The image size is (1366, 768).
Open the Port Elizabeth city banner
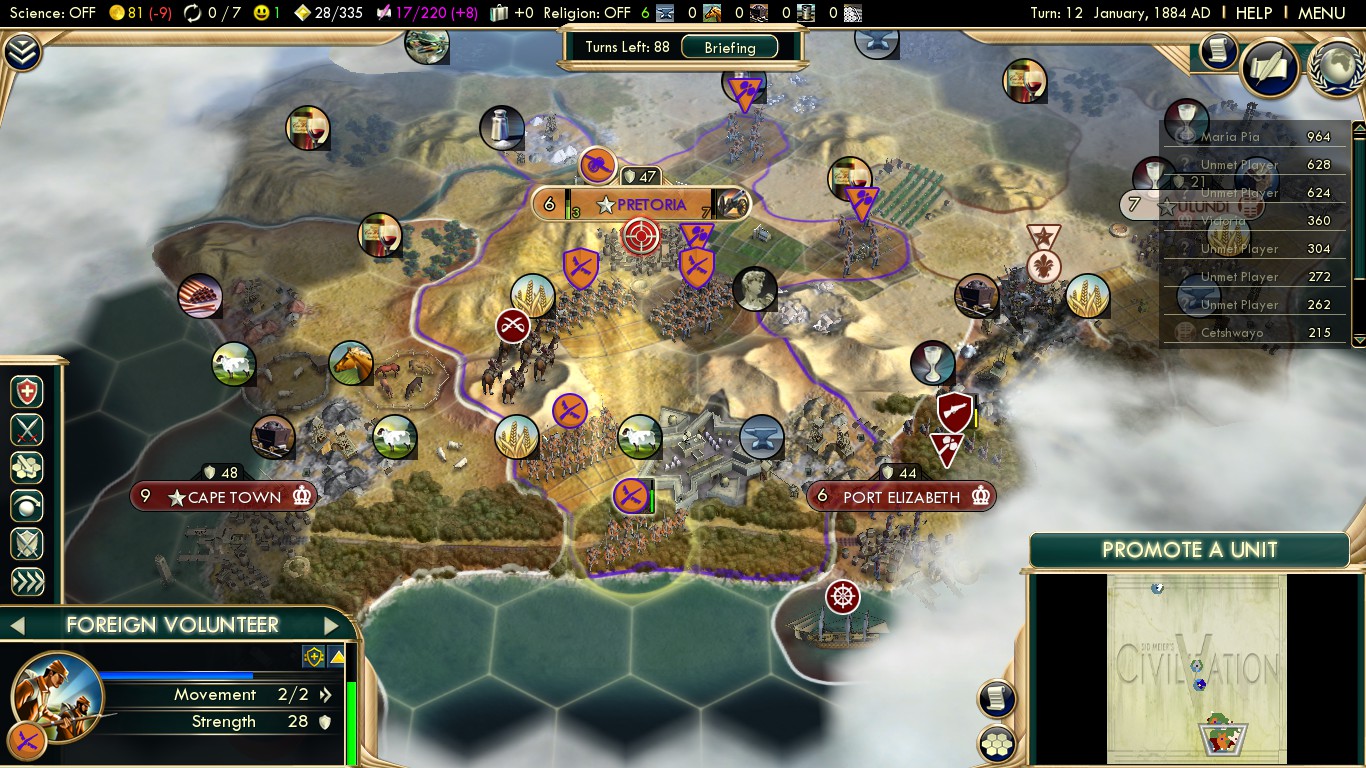[901, 497]
